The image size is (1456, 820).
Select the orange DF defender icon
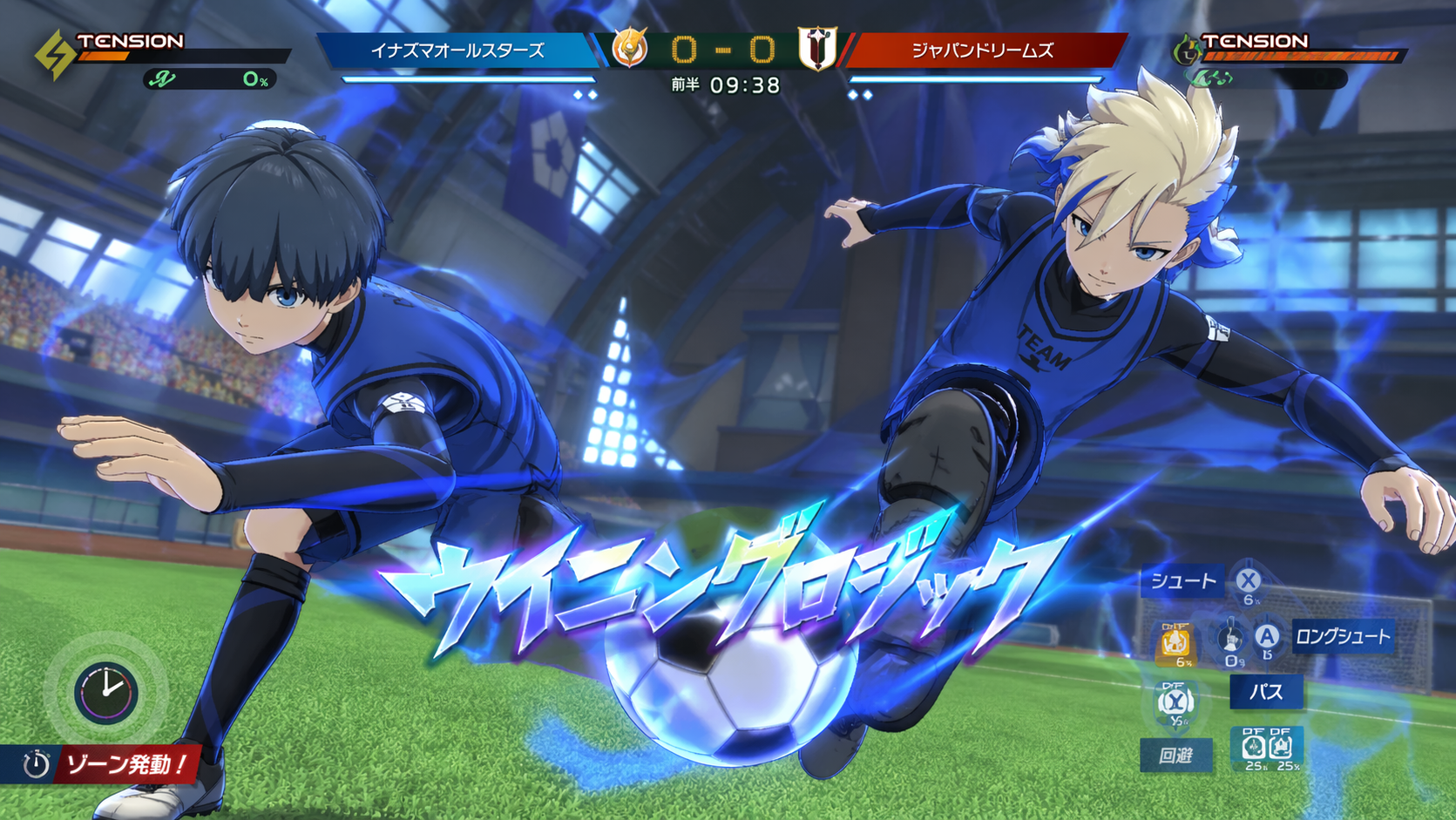point(1175,643)
